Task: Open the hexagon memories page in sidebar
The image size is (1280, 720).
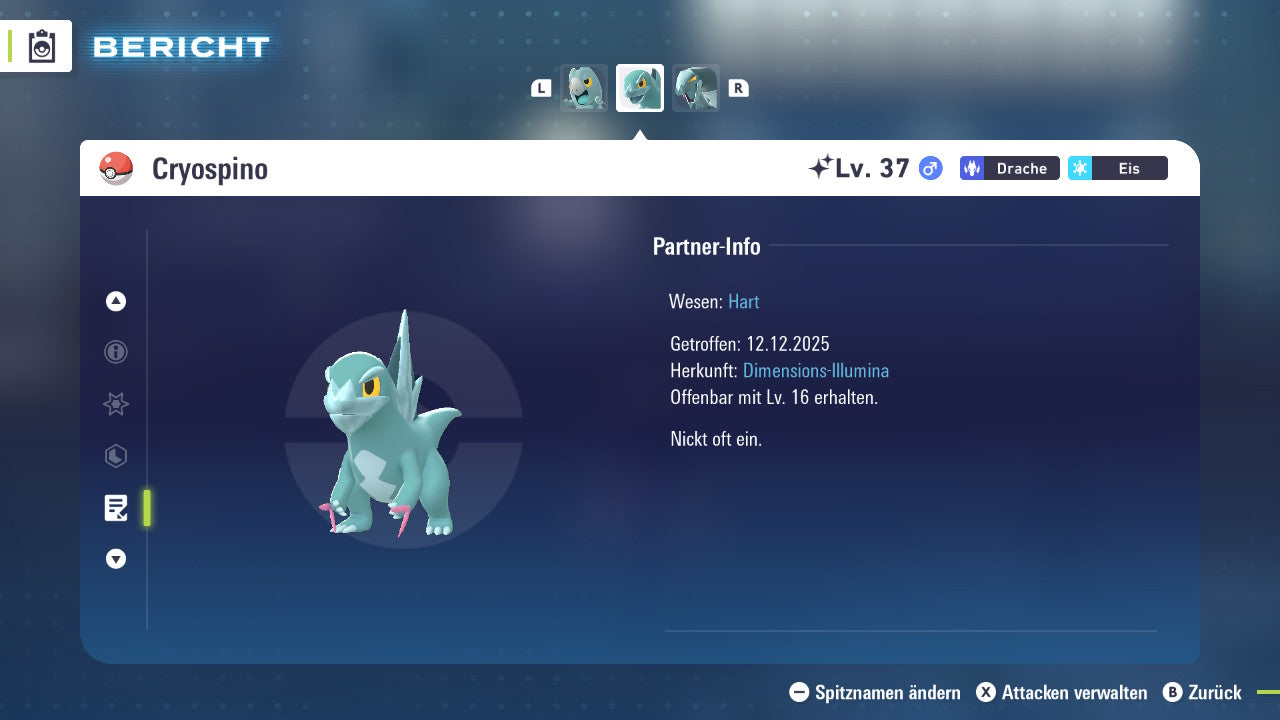Action: point(115,456)
